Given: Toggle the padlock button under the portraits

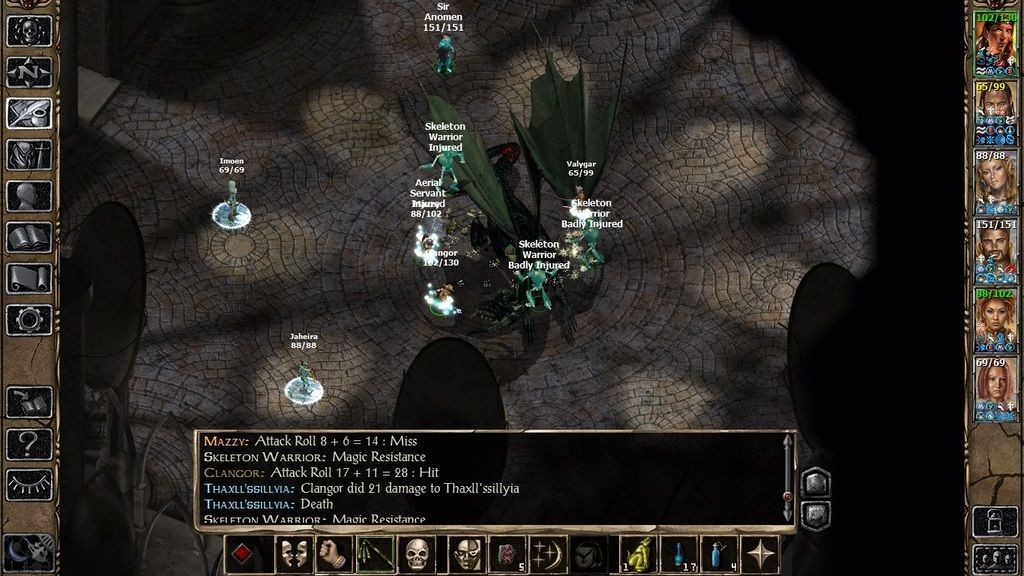Looking at the screenshot, I should [995, 521].
